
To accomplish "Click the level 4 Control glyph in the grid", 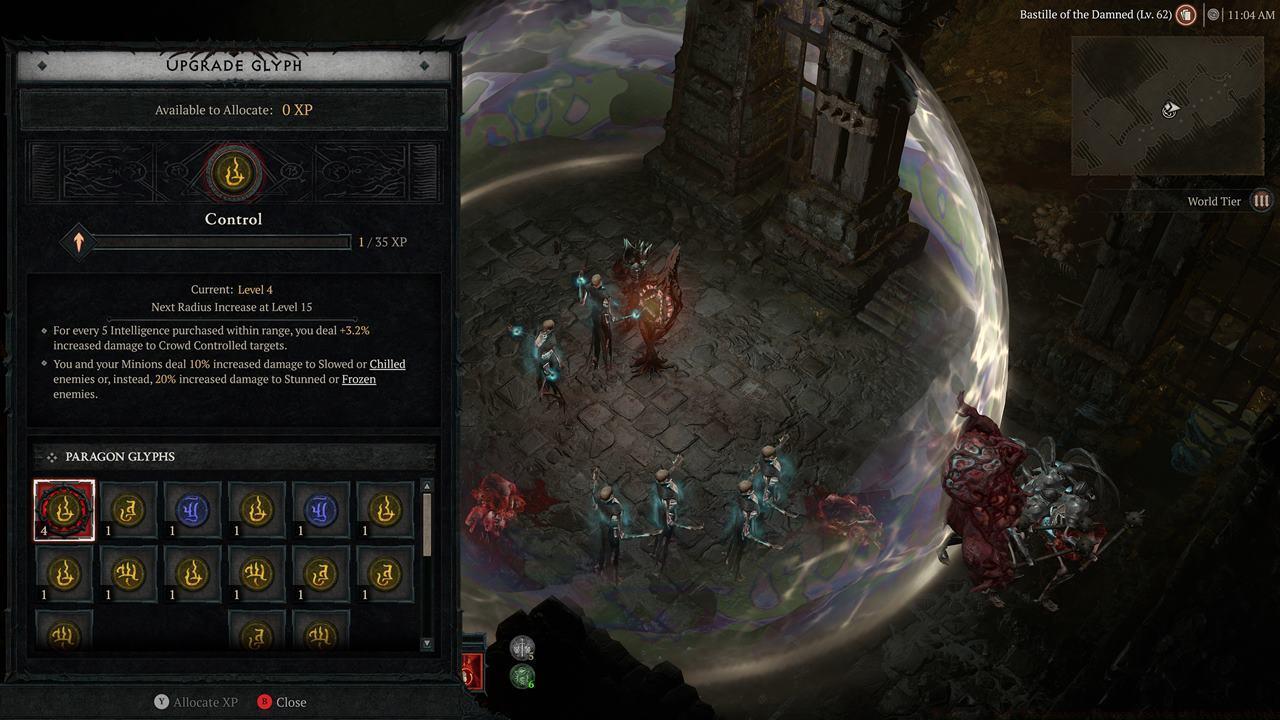I will tap(63, 509).
